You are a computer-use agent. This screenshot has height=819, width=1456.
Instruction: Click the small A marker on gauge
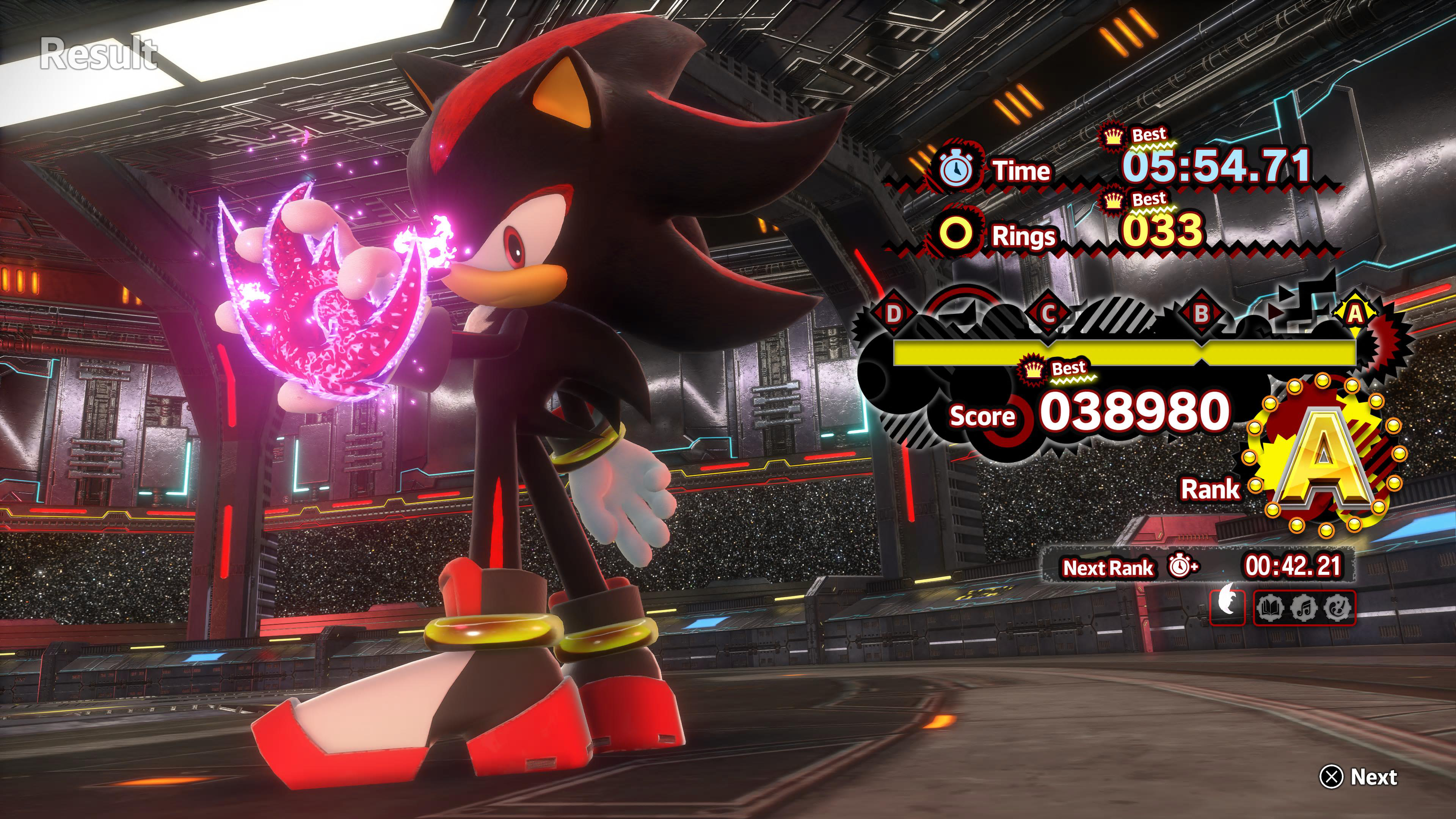click(x=1355, y=313)
